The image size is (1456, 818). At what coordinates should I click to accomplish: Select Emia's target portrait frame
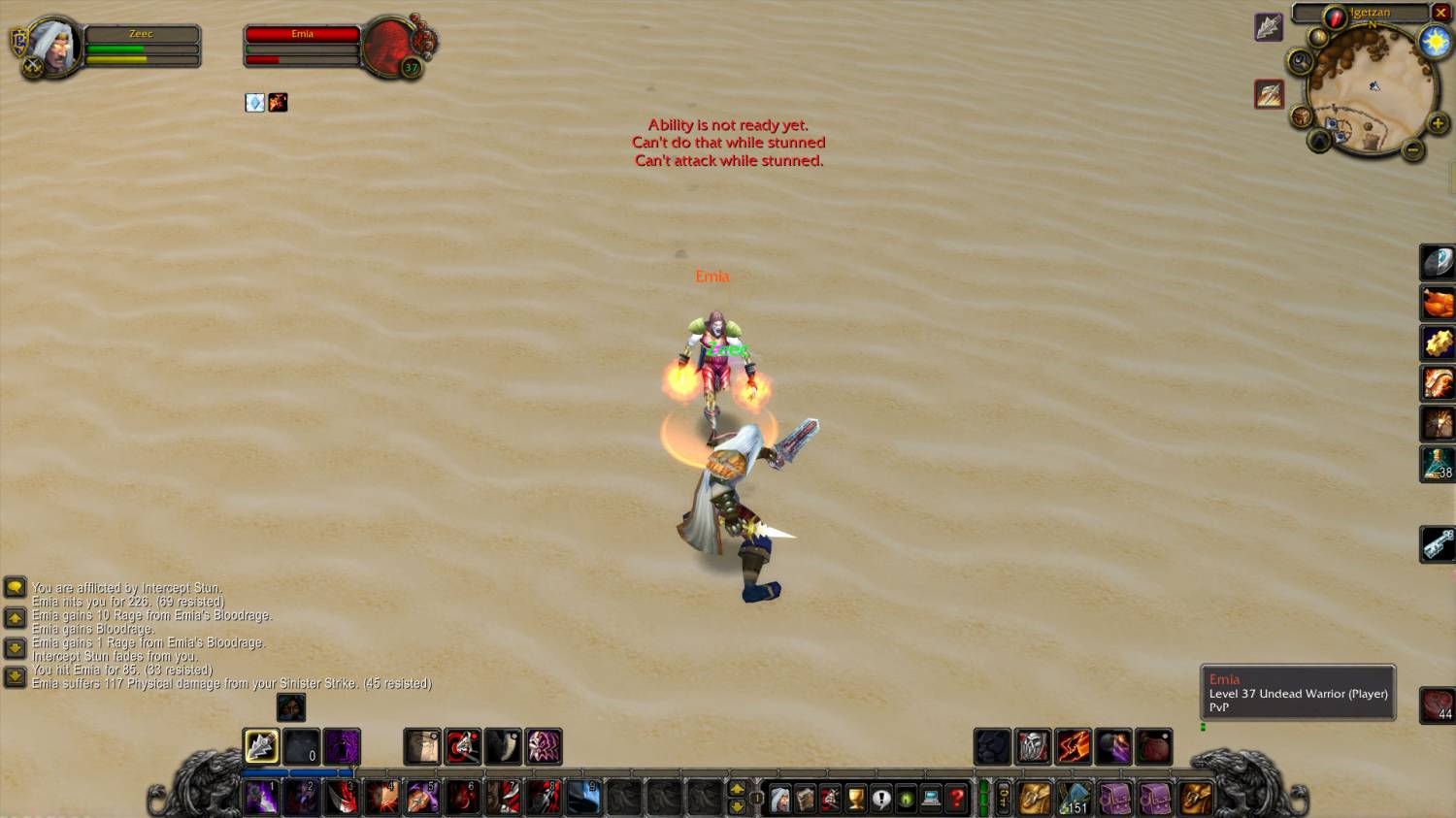click(390, 45)
